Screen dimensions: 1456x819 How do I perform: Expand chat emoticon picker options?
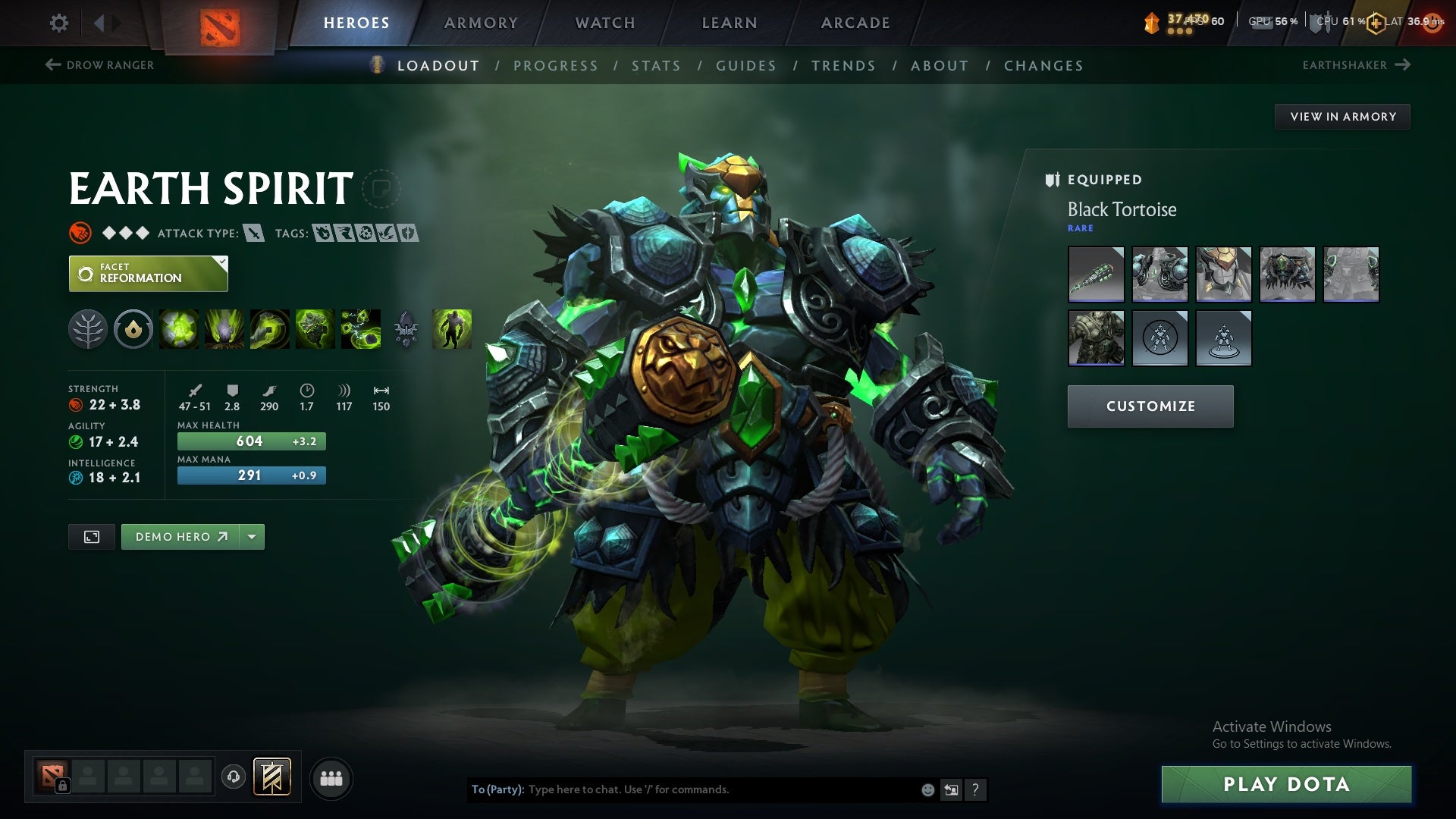click(x=927, y=789)
